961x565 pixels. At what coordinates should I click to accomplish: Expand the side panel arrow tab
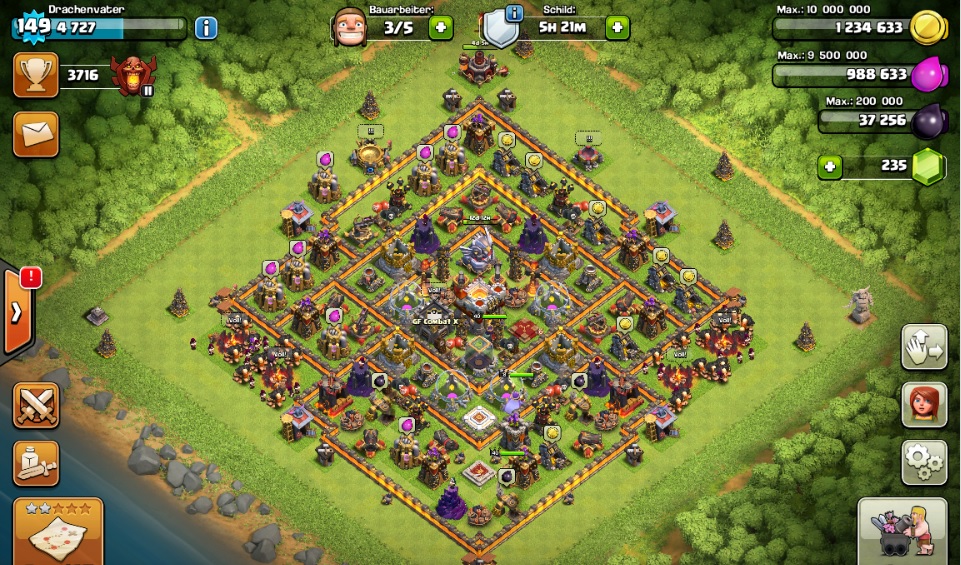click(x=17, y=312)
